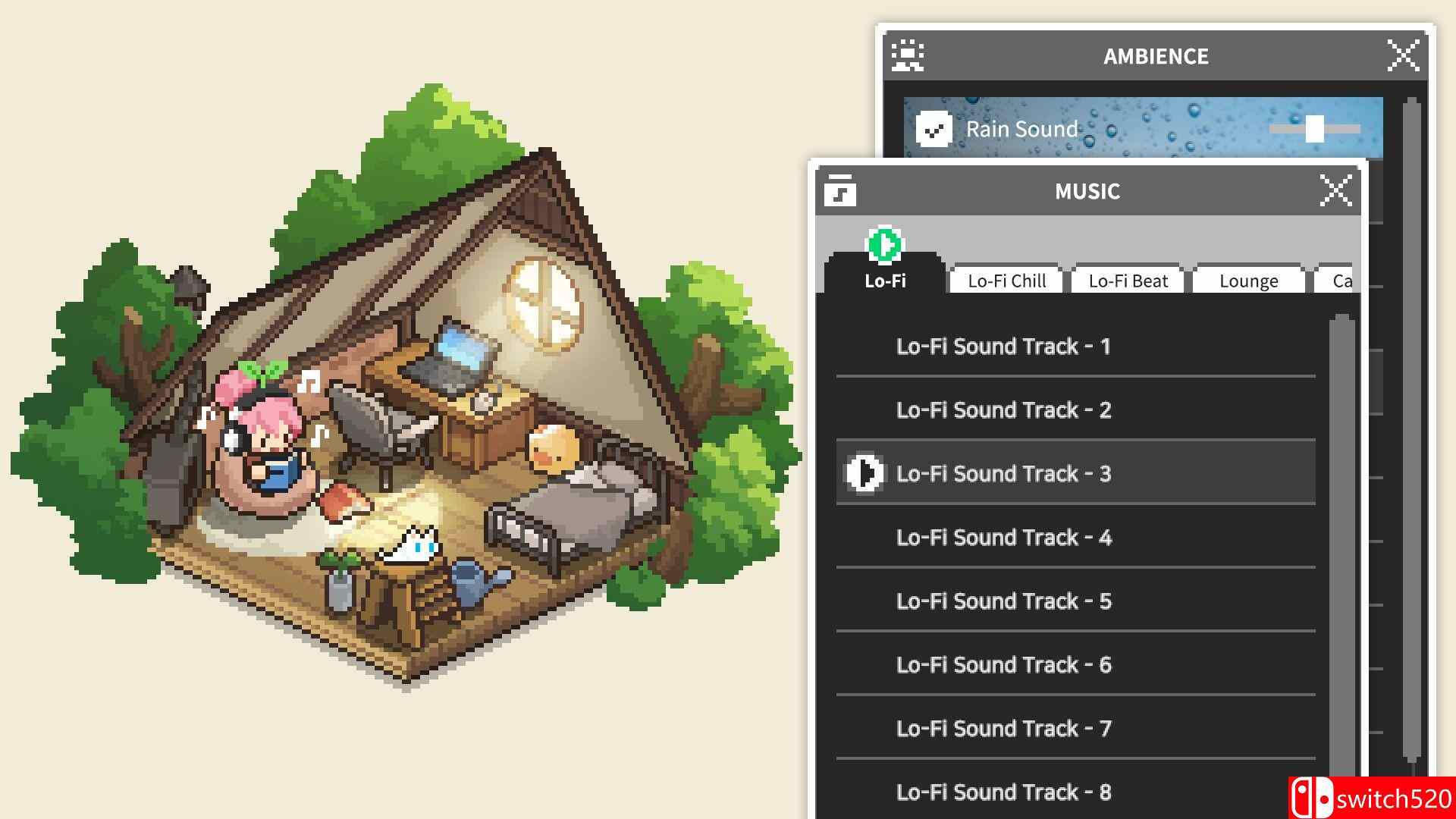Image resolution: width=1456 pixels, height=819 pixels.
Task: Select Lo-Fi Sound Track - 1
Action: pos(1003,346)
